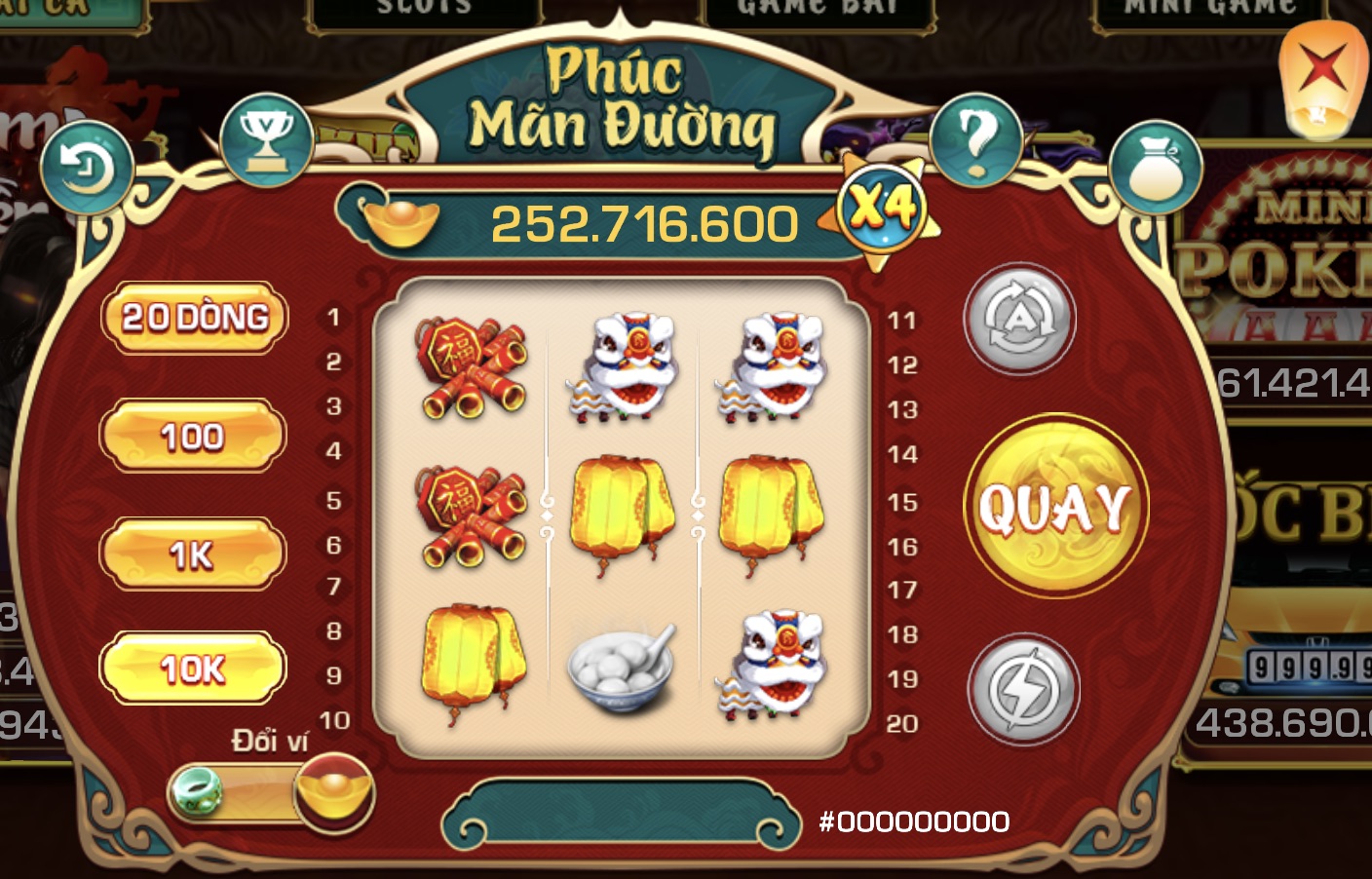Click the jackpot counter 252.716.600
Viewport: 1372px width, 879px height.
643,220
